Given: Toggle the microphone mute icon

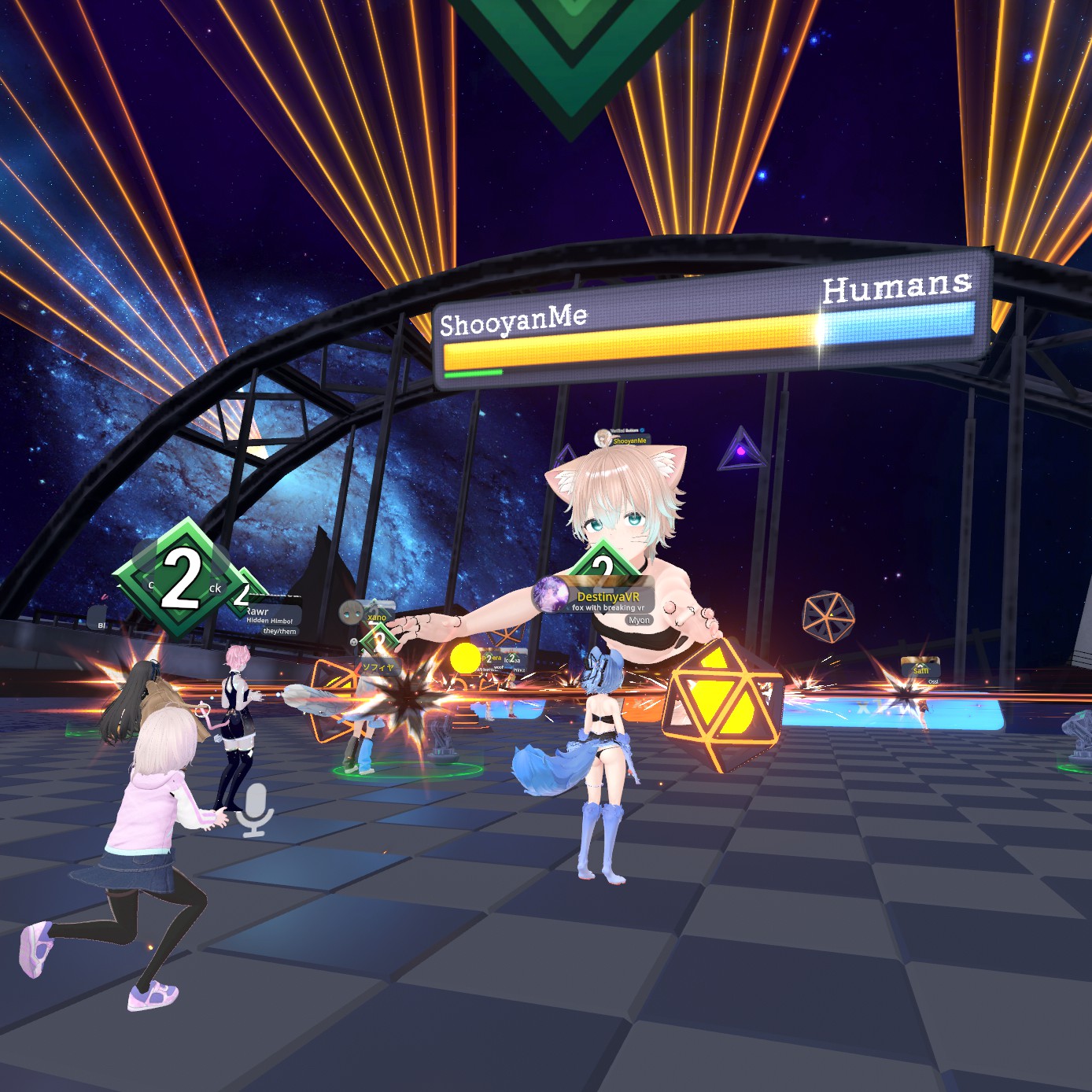Looking at the screenshot, I should (255, 810).
